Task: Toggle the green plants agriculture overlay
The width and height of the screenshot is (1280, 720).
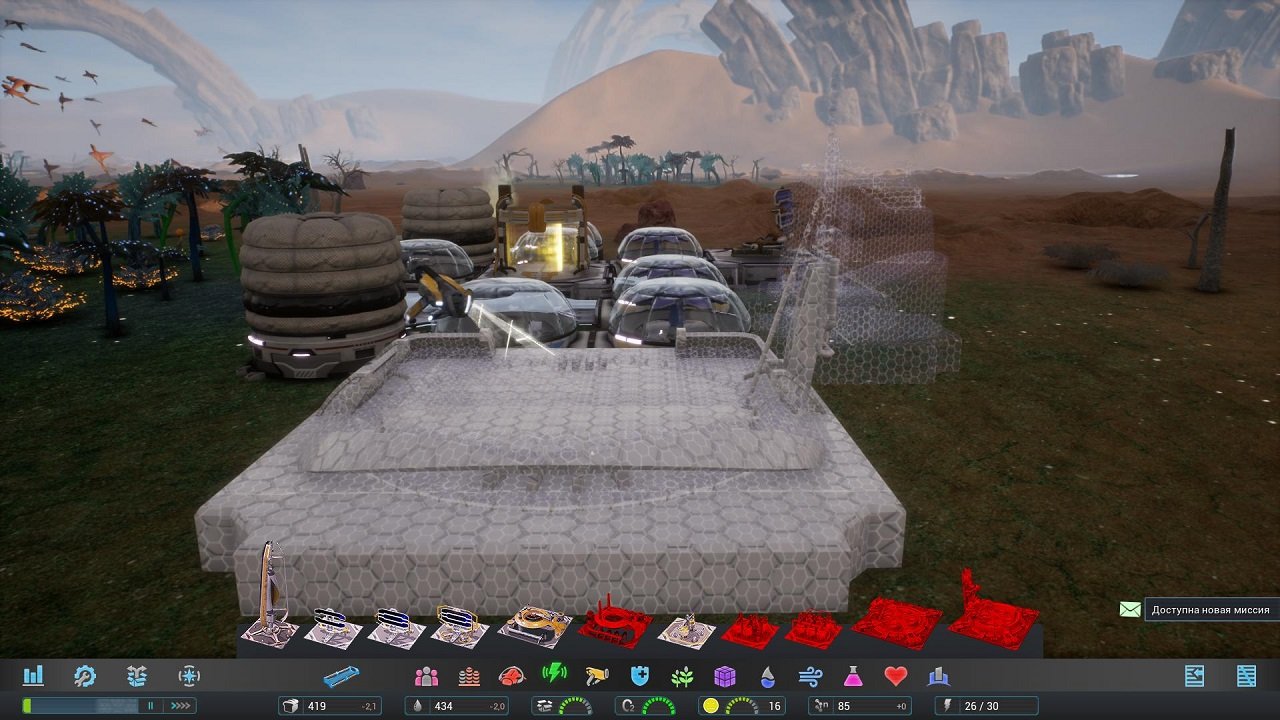Action: (684, 676)
